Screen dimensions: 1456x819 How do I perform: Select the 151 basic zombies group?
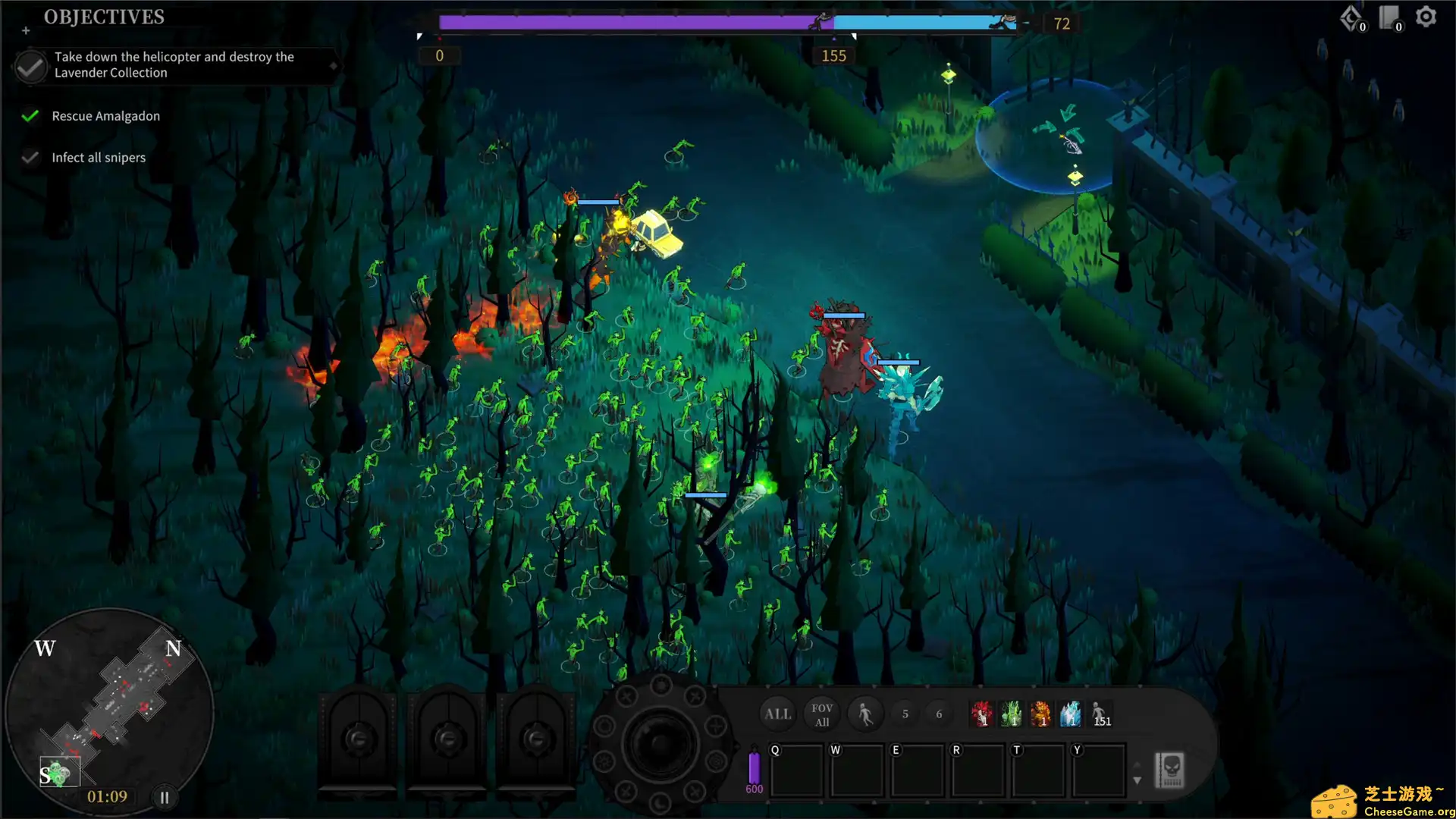coord(1100,714)
